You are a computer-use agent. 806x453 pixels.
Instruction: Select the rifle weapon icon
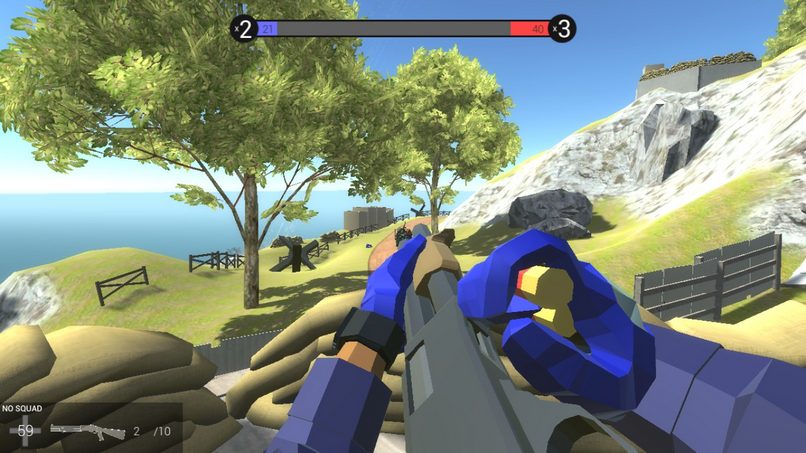point(87,431)
